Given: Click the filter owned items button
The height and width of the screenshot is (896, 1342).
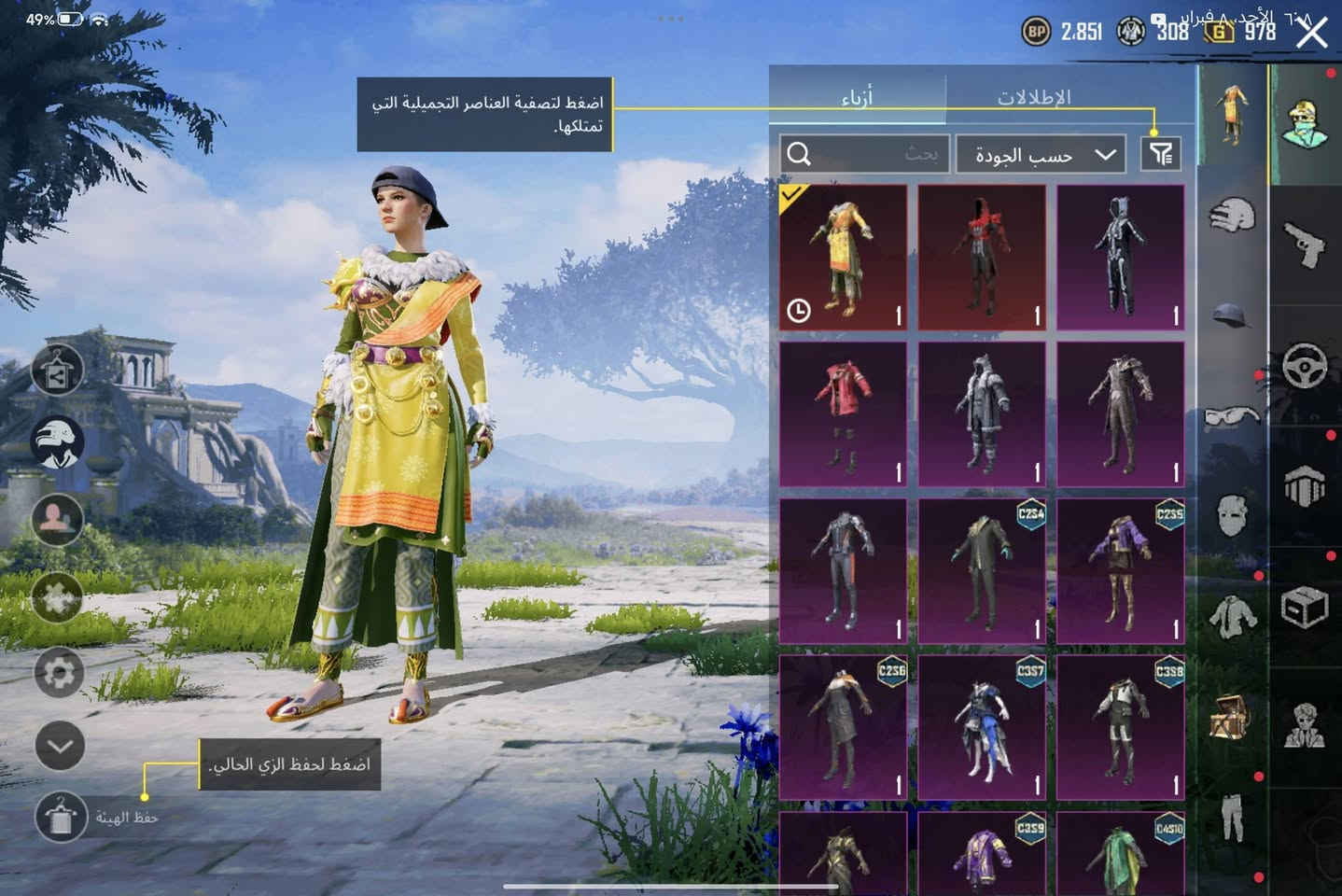Looking at the screenshot, I should point(1161,154).
